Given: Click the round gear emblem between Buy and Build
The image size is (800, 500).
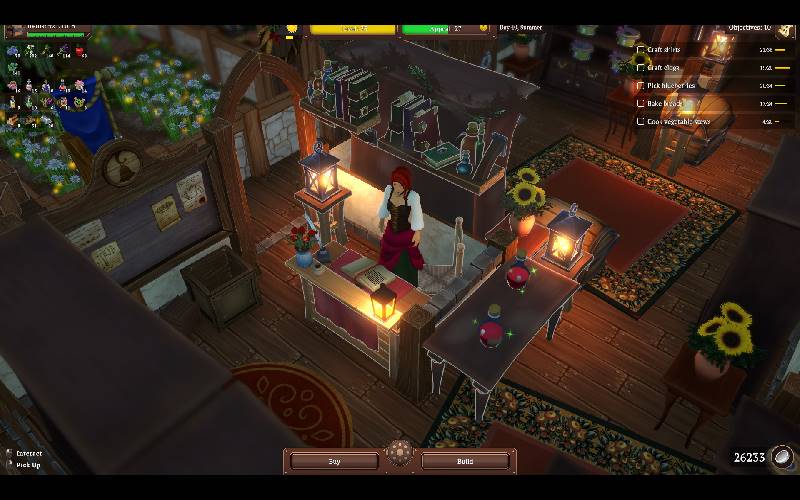Looking at the screenshot, I should click(x=400, y=452).
